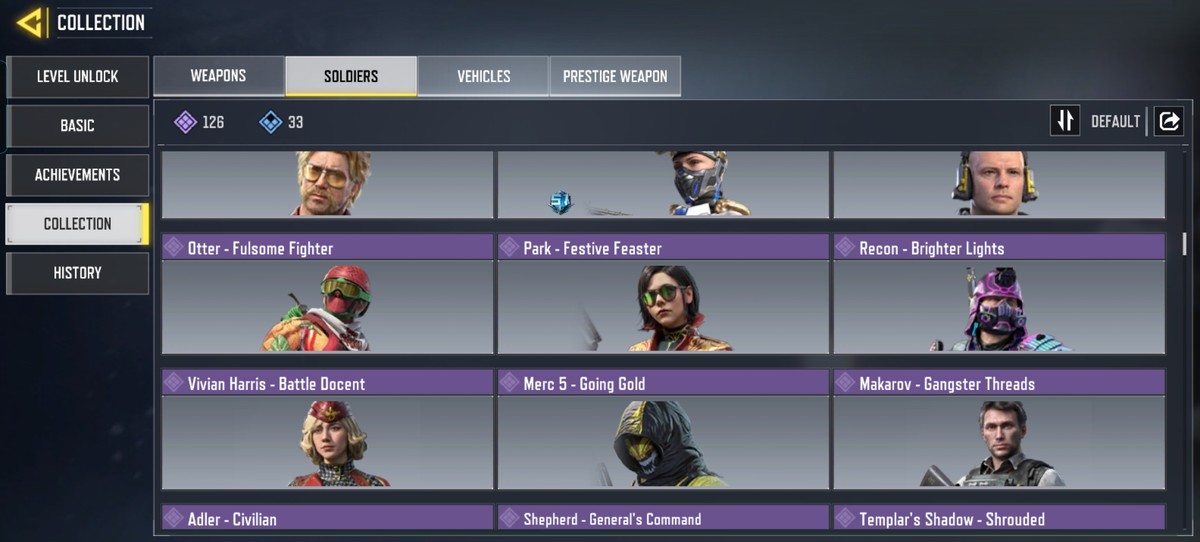Open the Prestige Weapon tab
This screenshot has height=542, width=1200.
[615, 76]
